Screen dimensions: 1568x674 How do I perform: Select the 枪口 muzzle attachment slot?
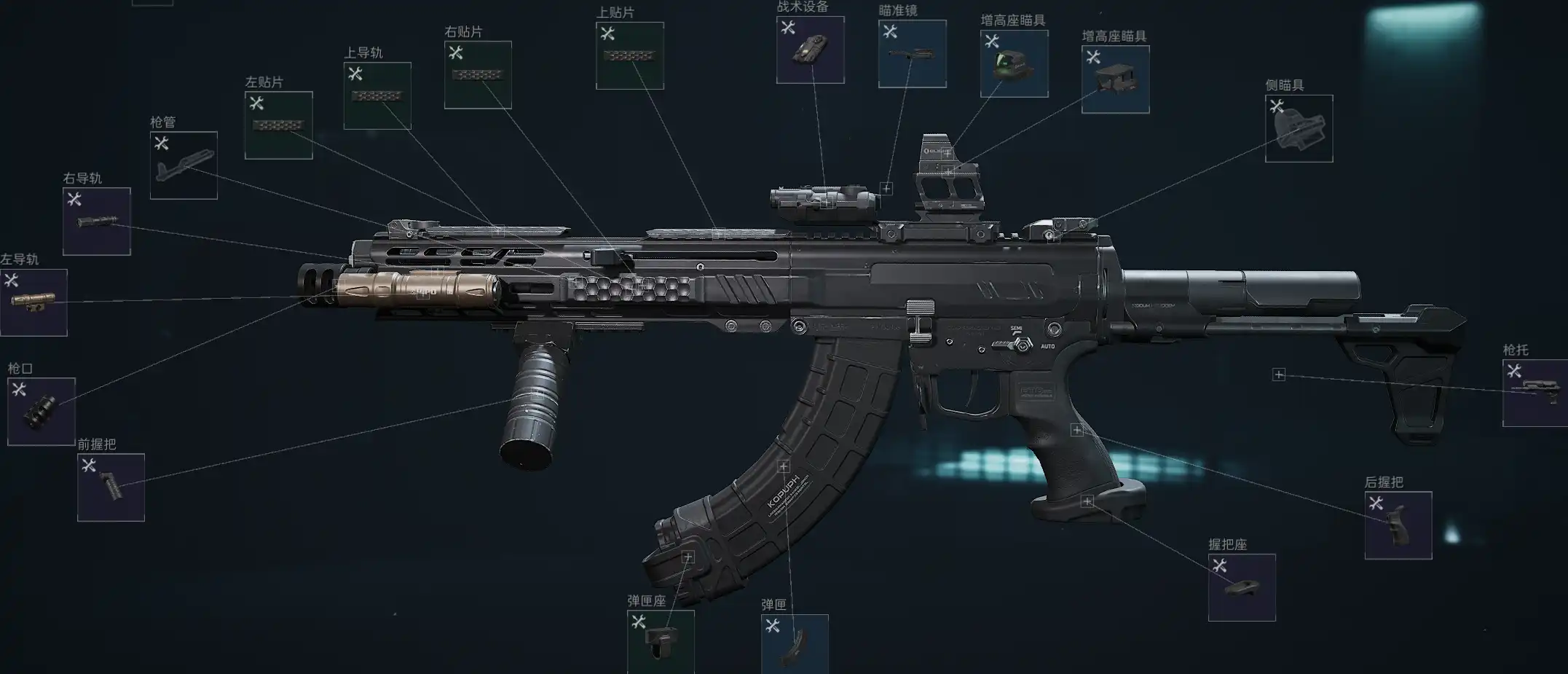pyautogui.click(x=42, y=412)
